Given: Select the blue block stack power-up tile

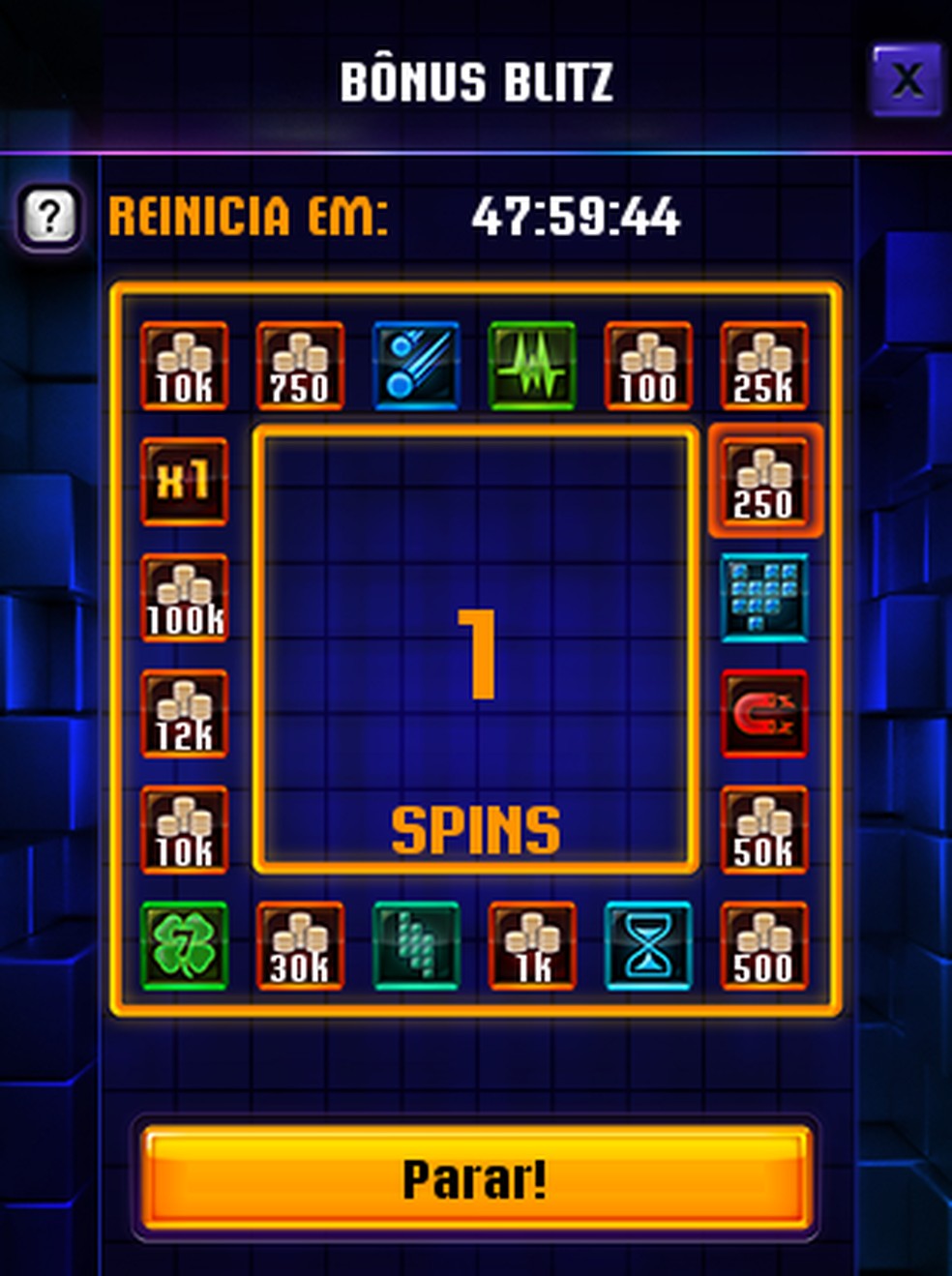Looking at the screenshot, I should click(x=763, y=597).
